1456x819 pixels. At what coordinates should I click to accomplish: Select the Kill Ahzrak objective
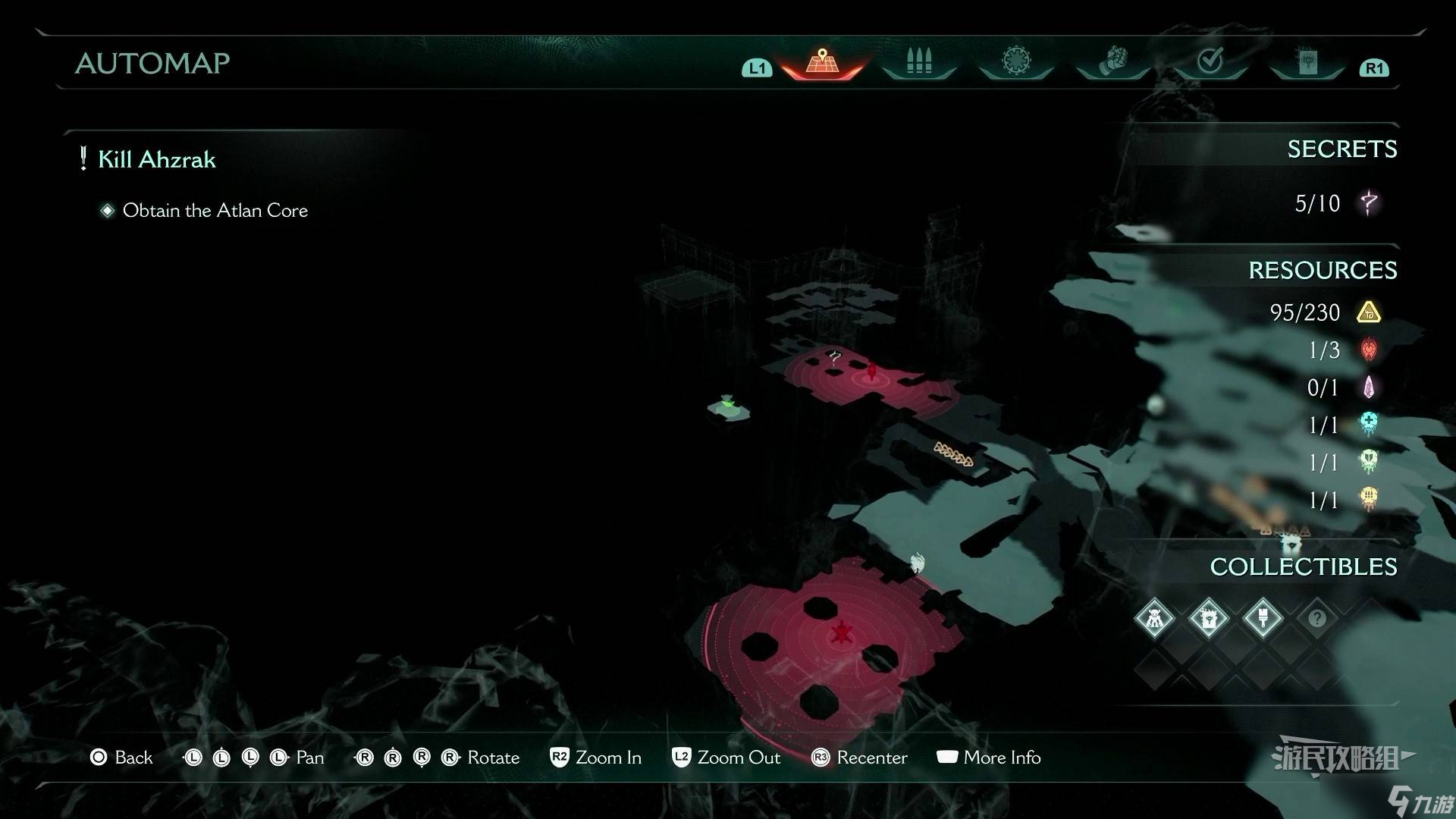157,159
